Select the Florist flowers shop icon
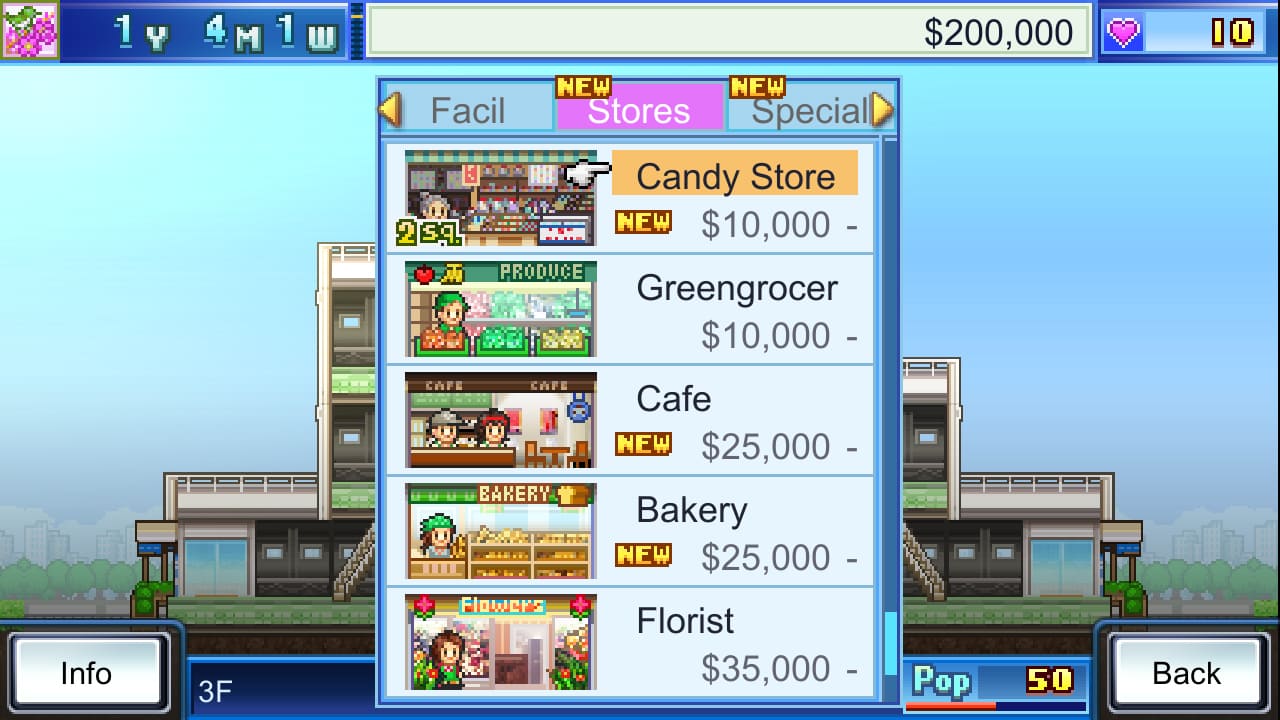The image size is (1280, 720). [497, 642]
